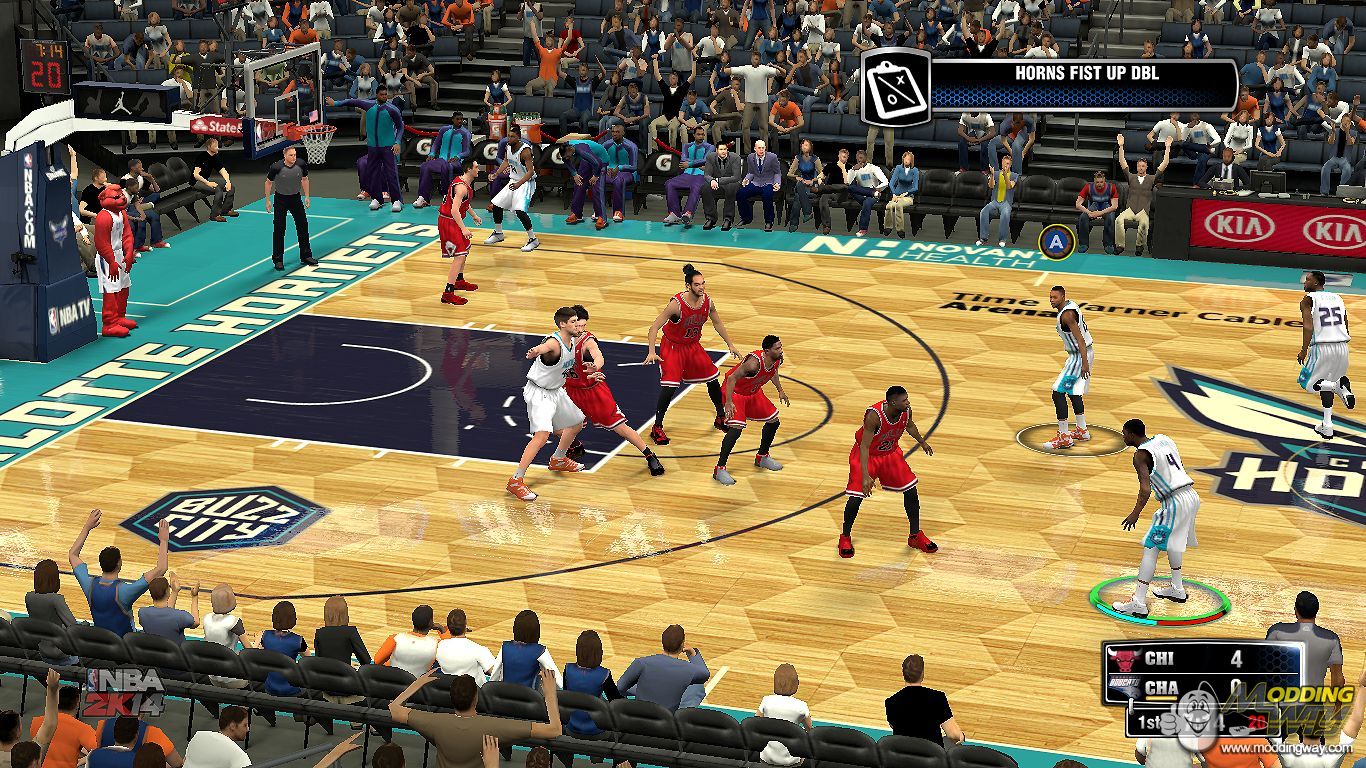Open the moddingway.com watermark link
Image resolution: width=1366 pixels, height=768 pixels.
pyautogui.click(x=1292, y=748)
